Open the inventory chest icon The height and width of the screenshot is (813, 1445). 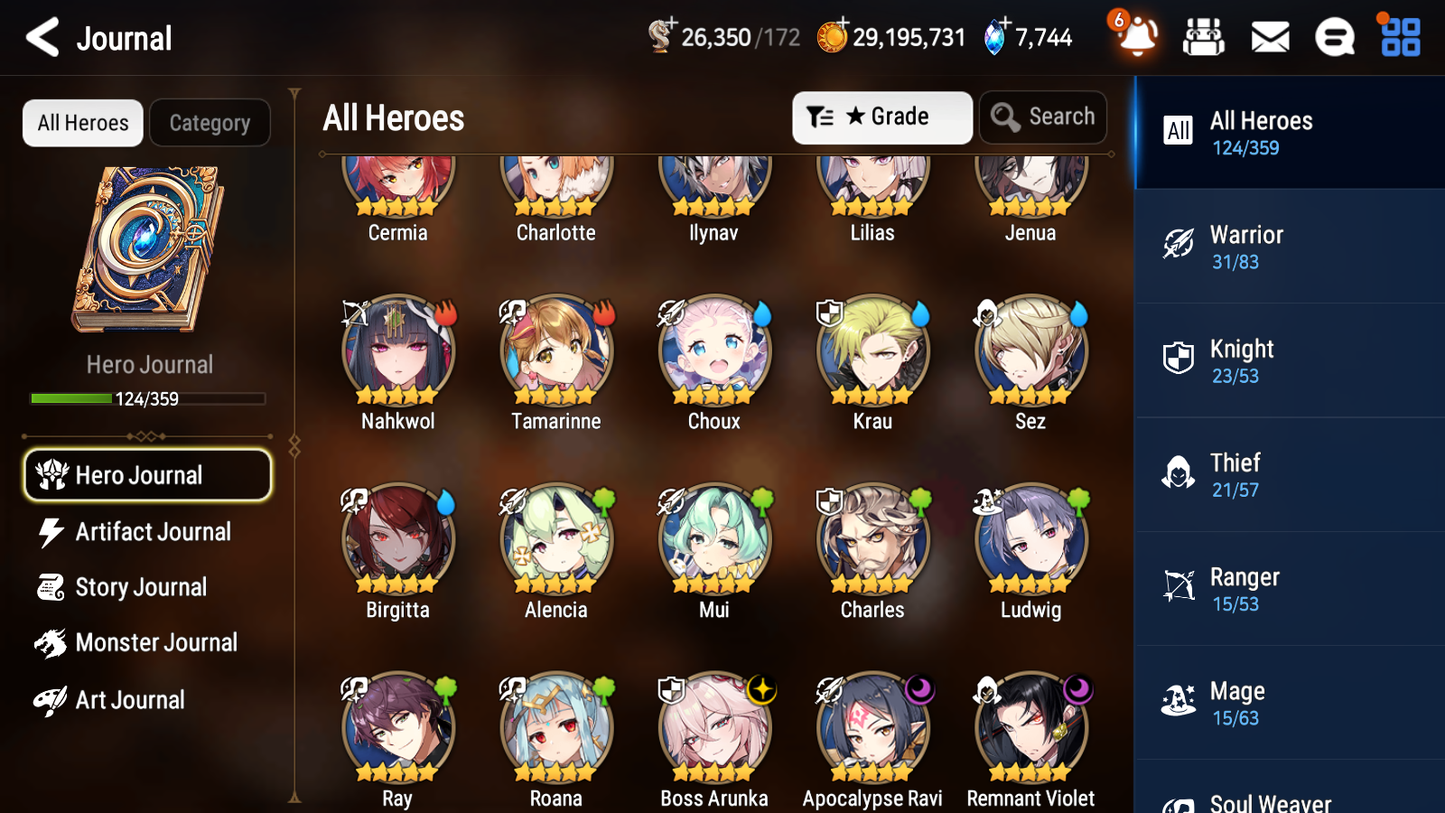pos(1203,36)
